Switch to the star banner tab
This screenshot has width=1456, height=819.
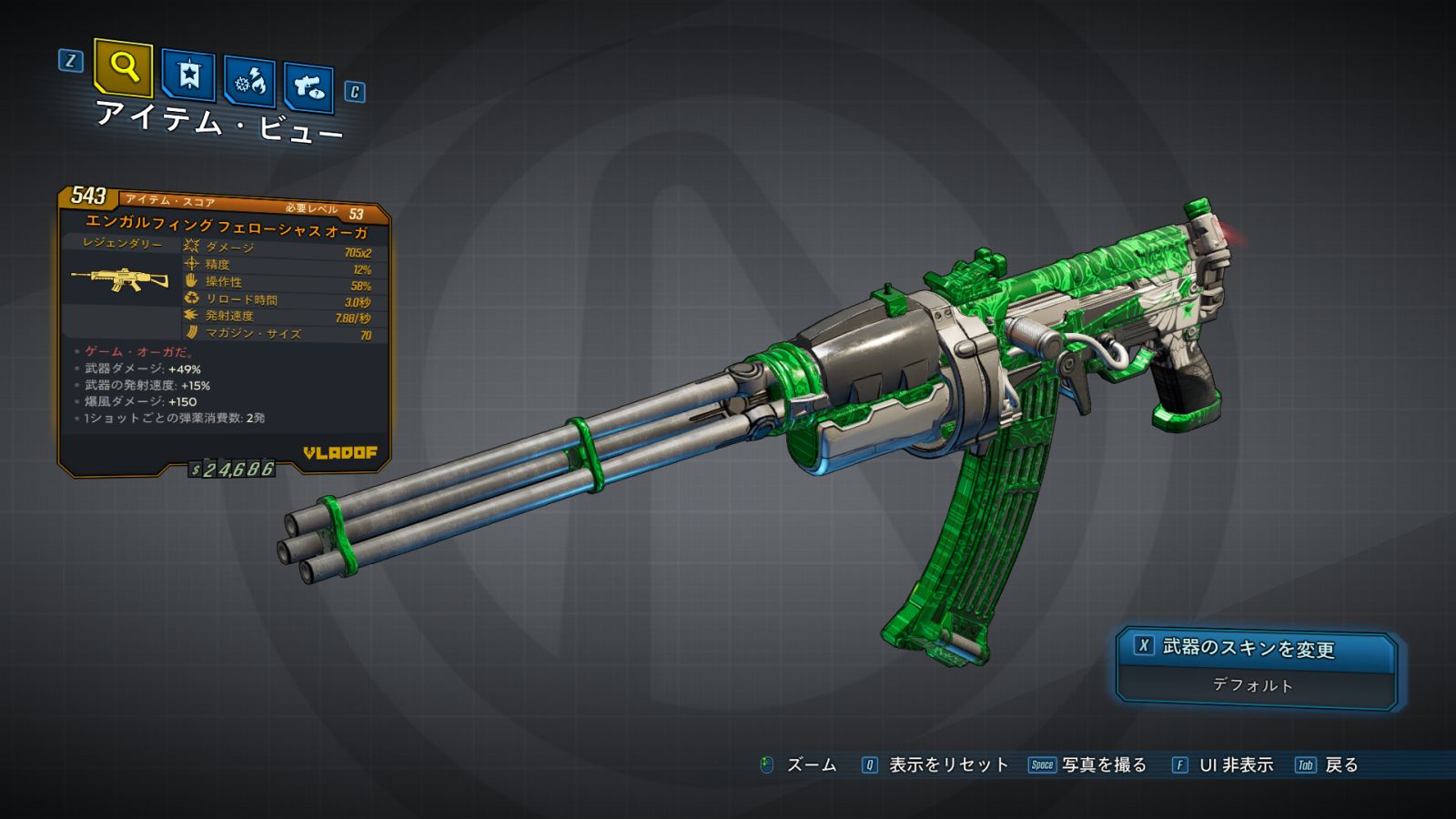pos(188,76)
